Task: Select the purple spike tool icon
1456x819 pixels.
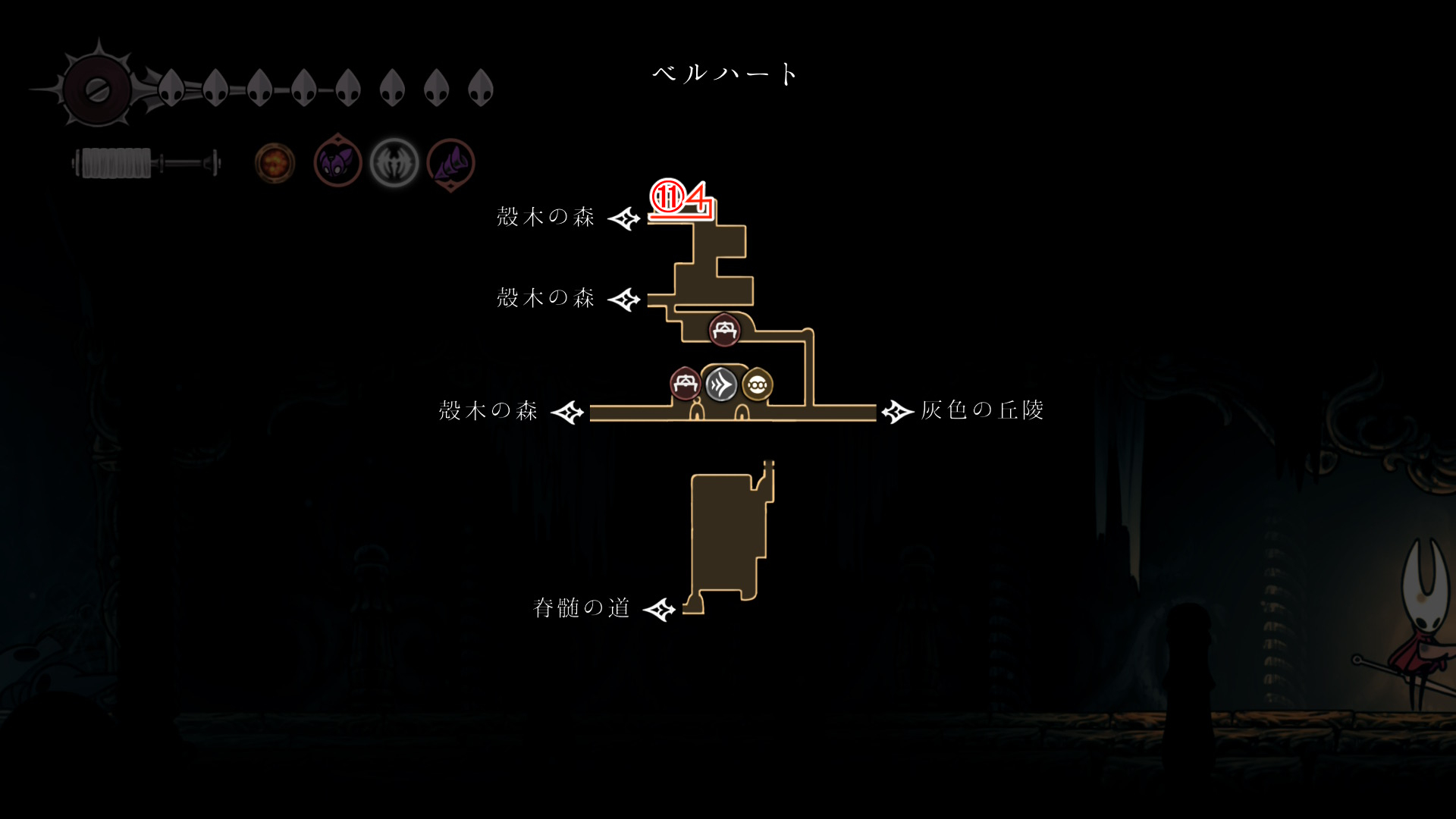Action: (x=450, y=163)
